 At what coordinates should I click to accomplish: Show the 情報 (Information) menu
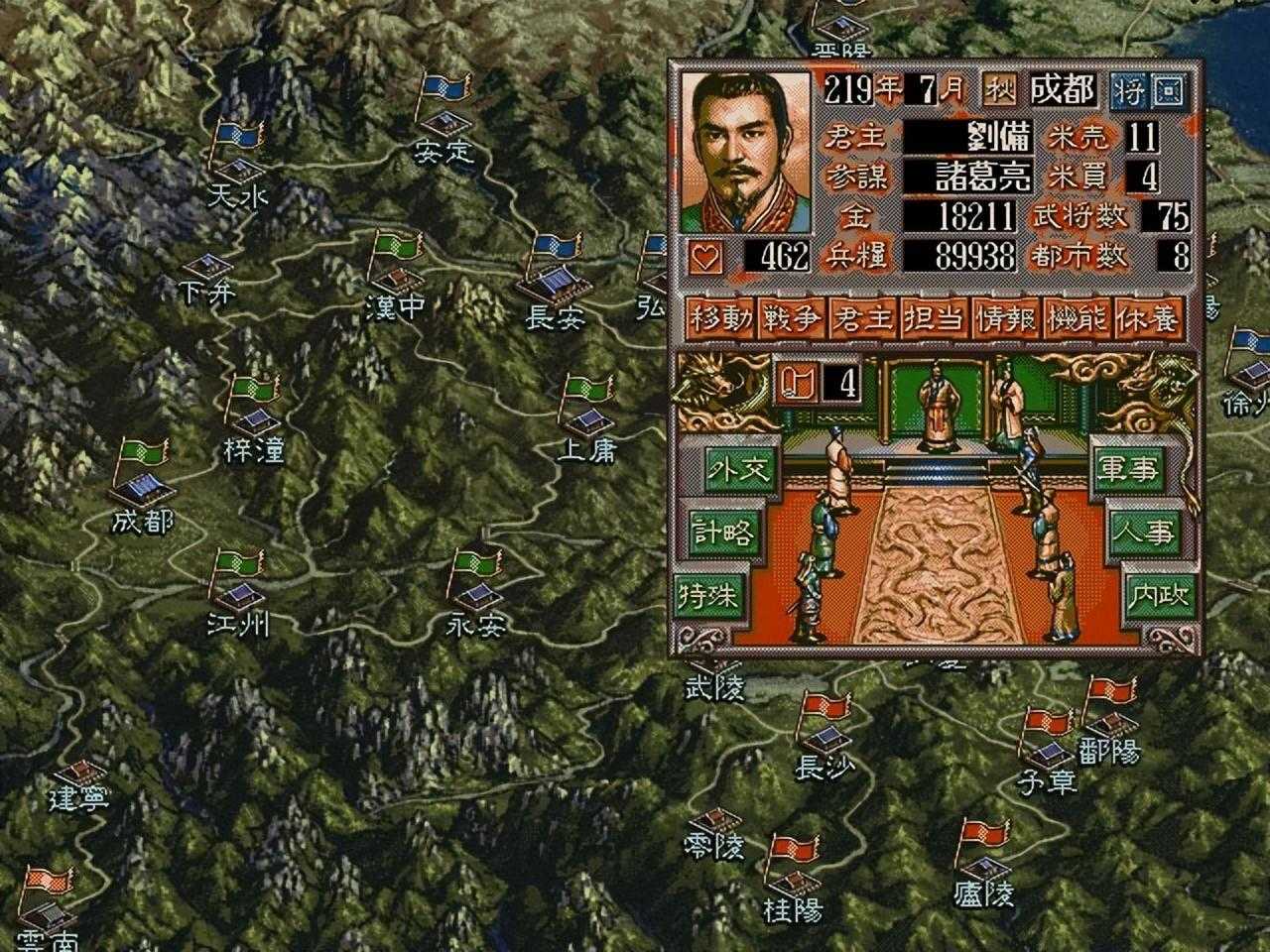pyautogui.click(x=1007, y=319)
